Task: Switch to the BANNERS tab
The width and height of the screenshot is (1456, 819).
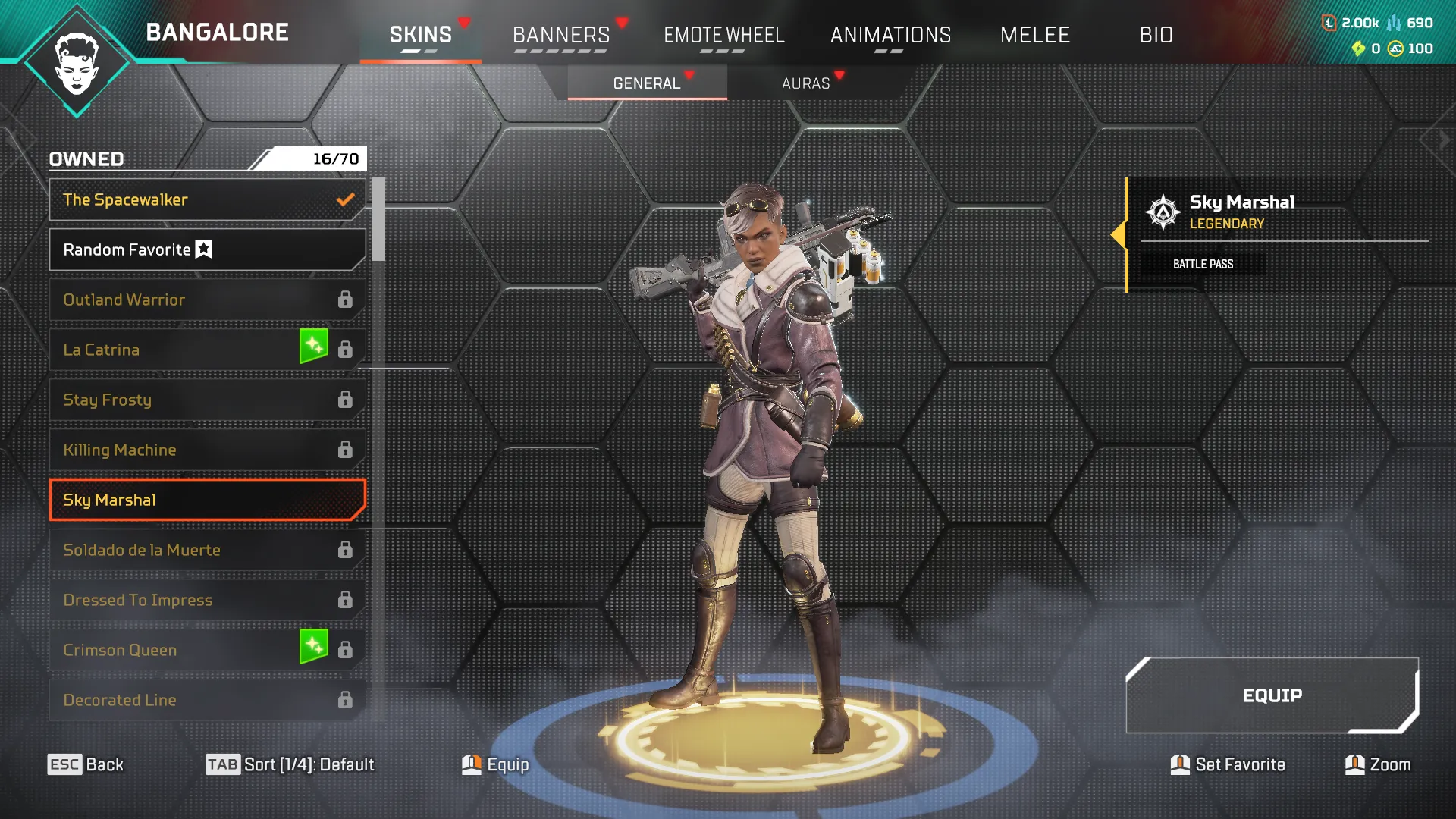Action: pos(561,35)
